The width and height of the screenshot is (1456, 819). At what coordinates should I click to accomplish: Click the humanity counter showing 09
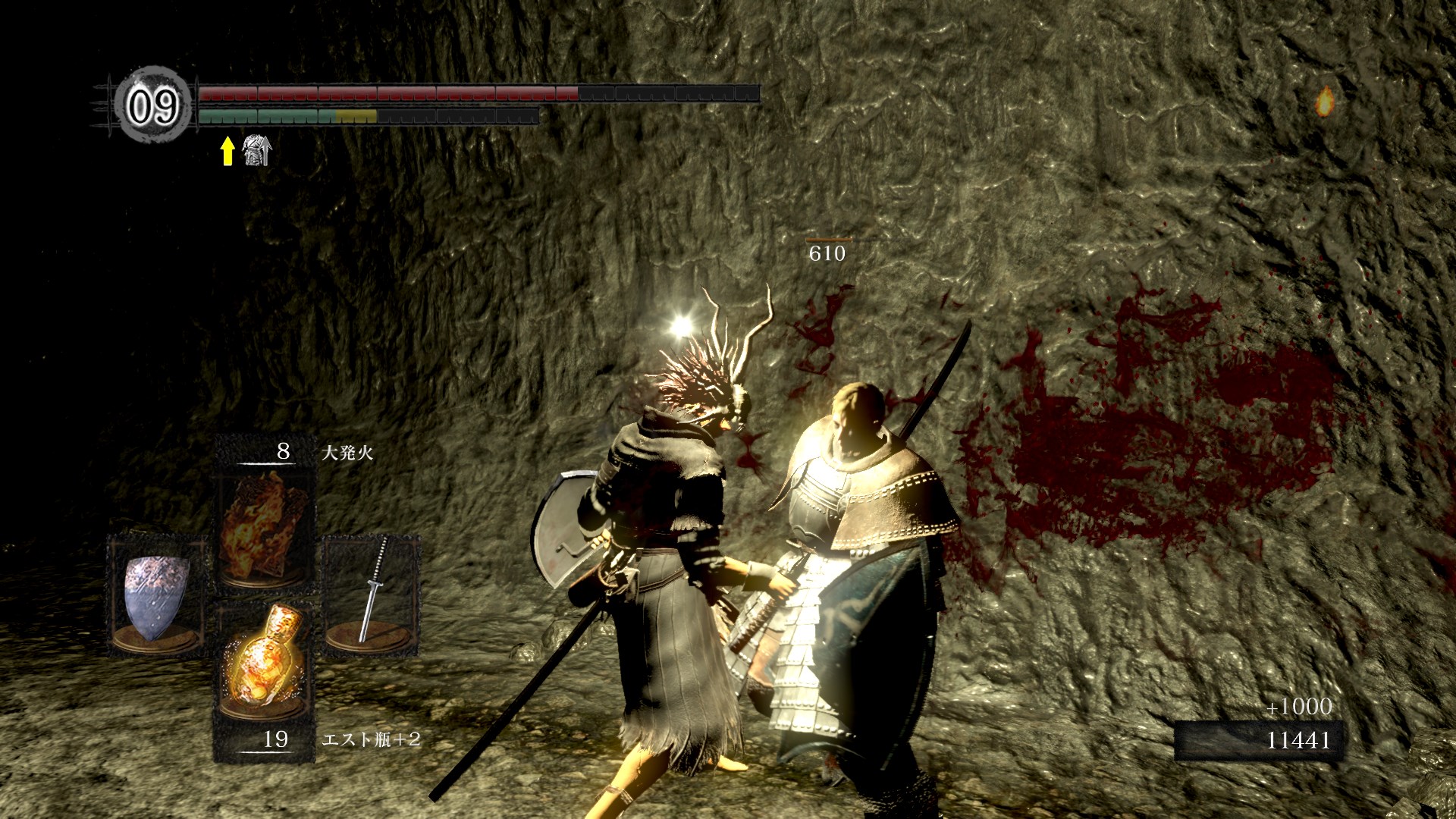click(152, 106)
